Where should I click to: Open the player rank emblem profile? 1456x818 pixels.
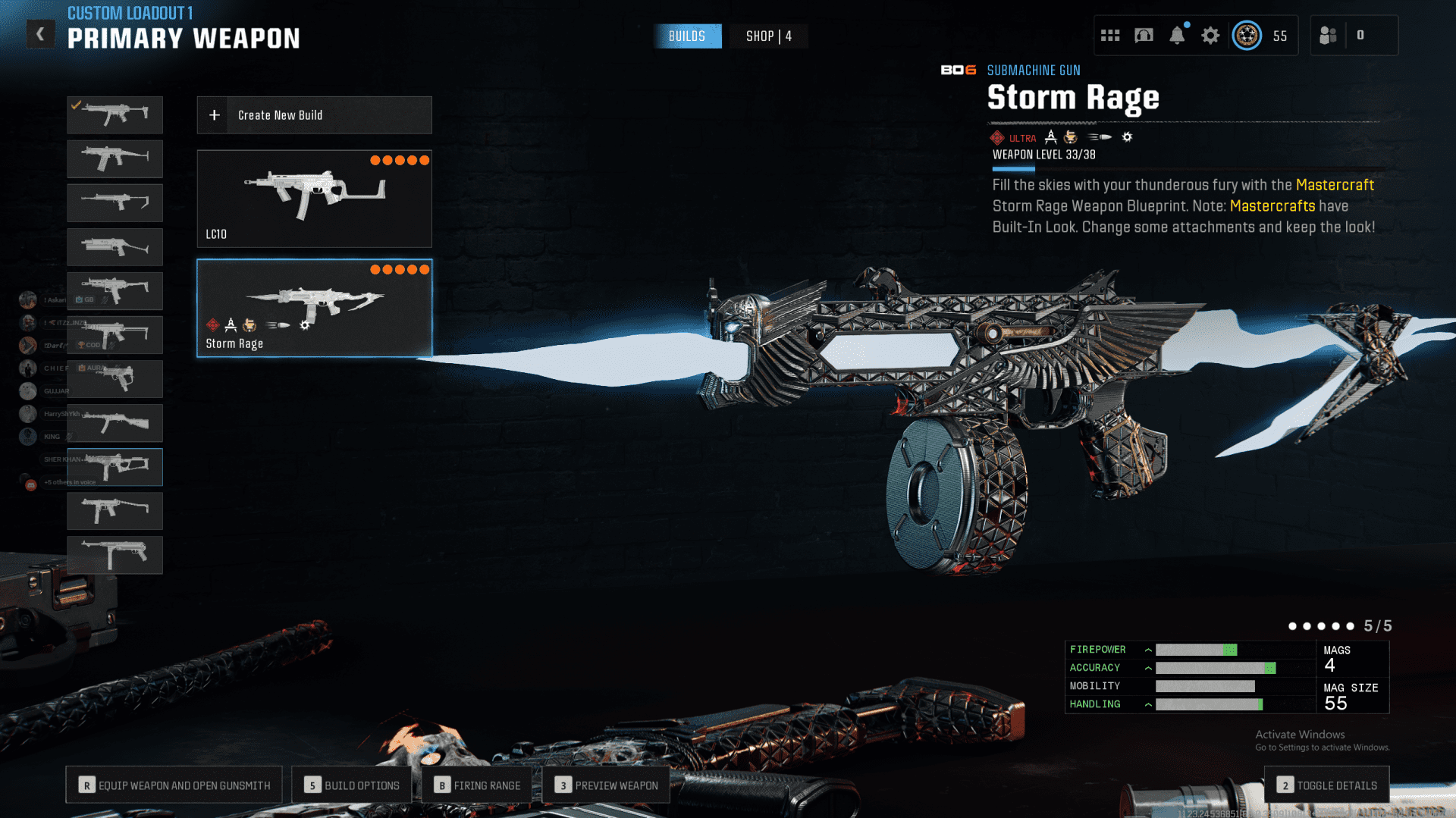click(1247, 36)
